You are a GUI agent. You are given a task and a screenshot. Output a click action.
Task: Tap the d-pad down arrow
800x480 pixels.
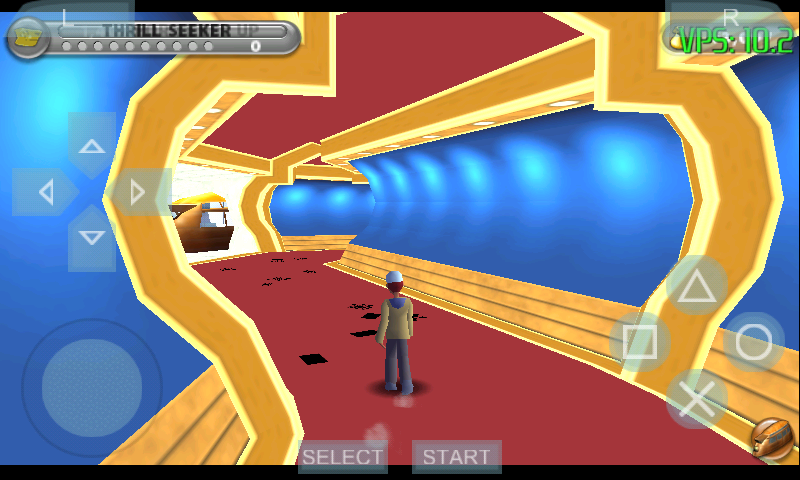coord(92,238)
